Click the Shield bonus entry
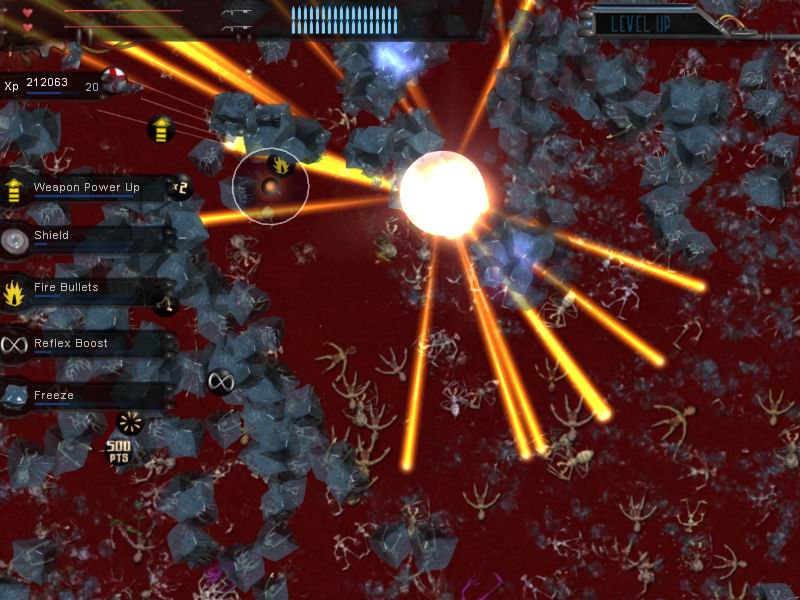 click(85, 237)
